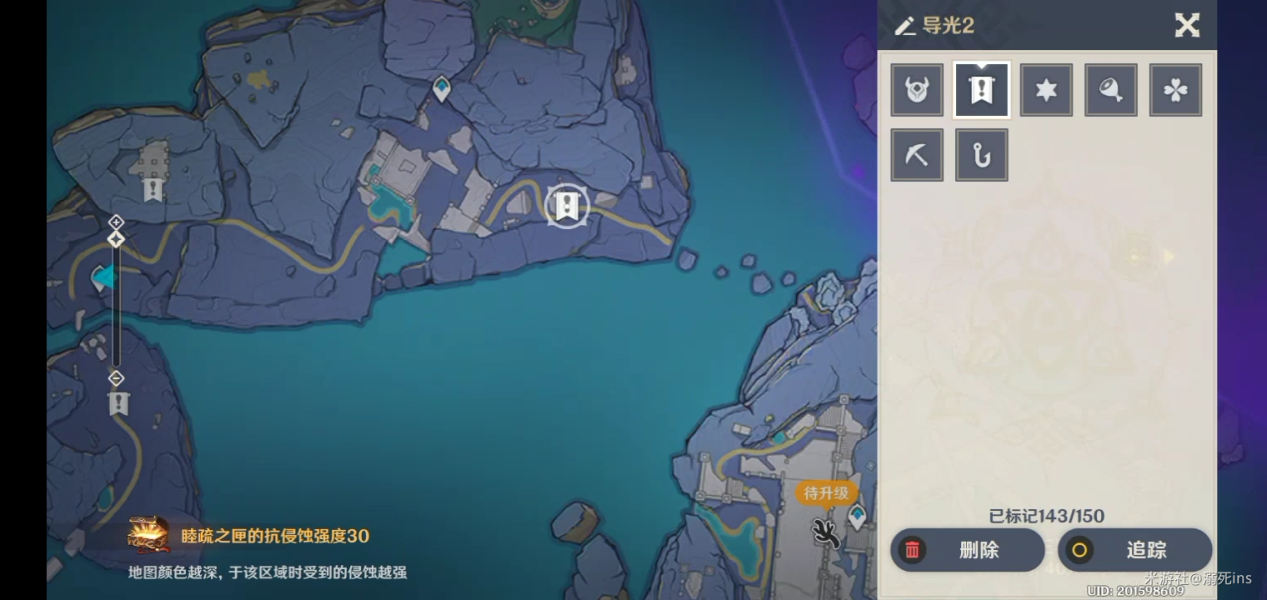Image resolution: width=1267 pixels, height=600 pixels.
Task: Zoom in with the map plus button
Action: point(116,222)
